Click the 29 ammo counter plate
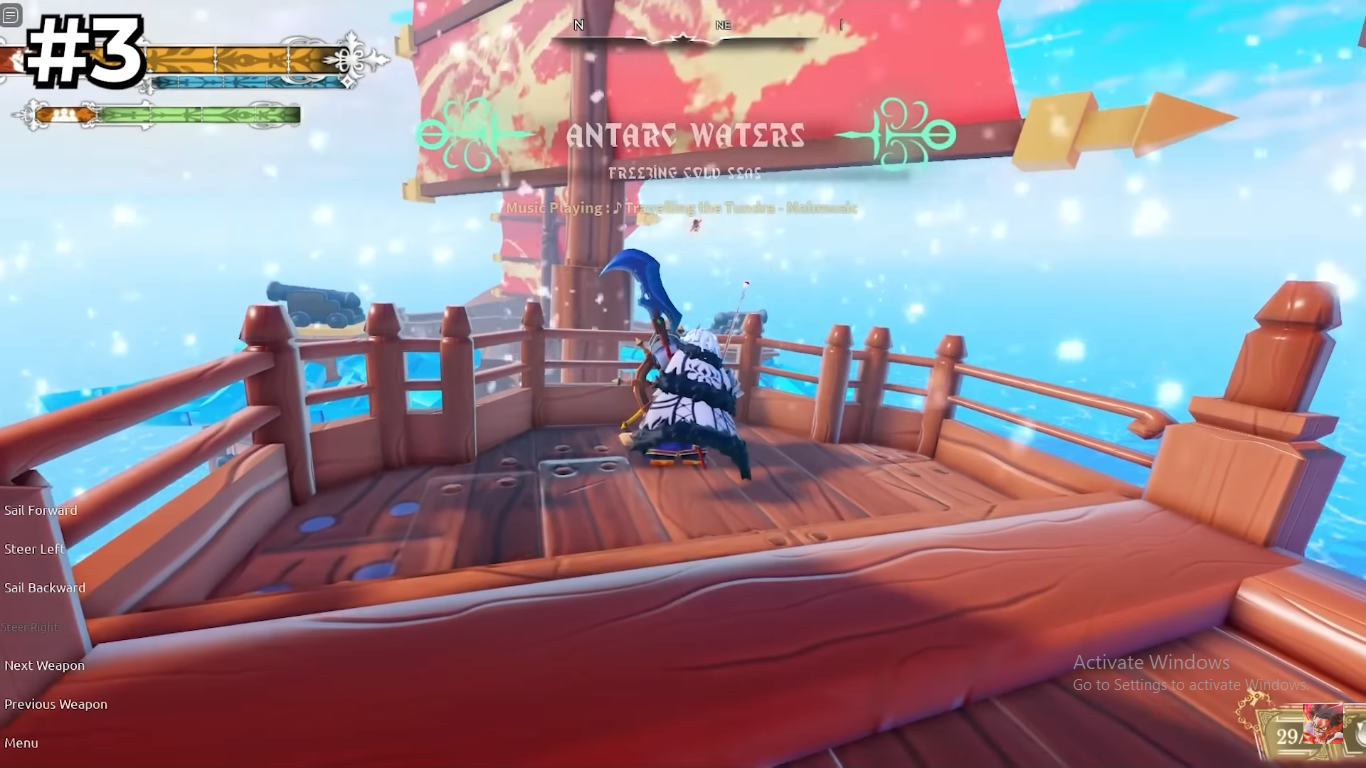1366x768 pixels. point(1289,735)
